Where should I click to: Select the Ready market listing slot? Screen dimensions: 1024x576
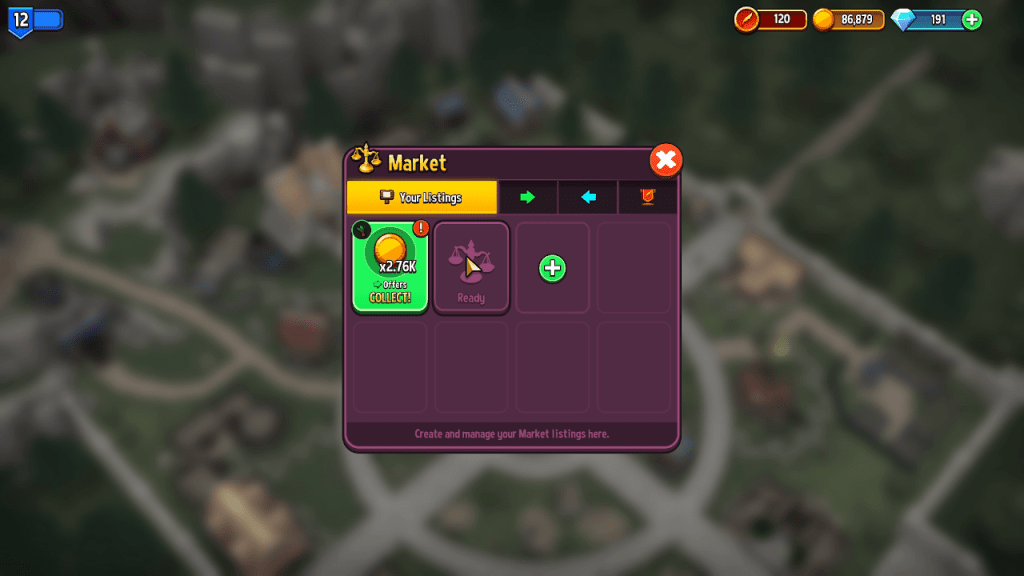pyautogui.click(x=471, y=267)
